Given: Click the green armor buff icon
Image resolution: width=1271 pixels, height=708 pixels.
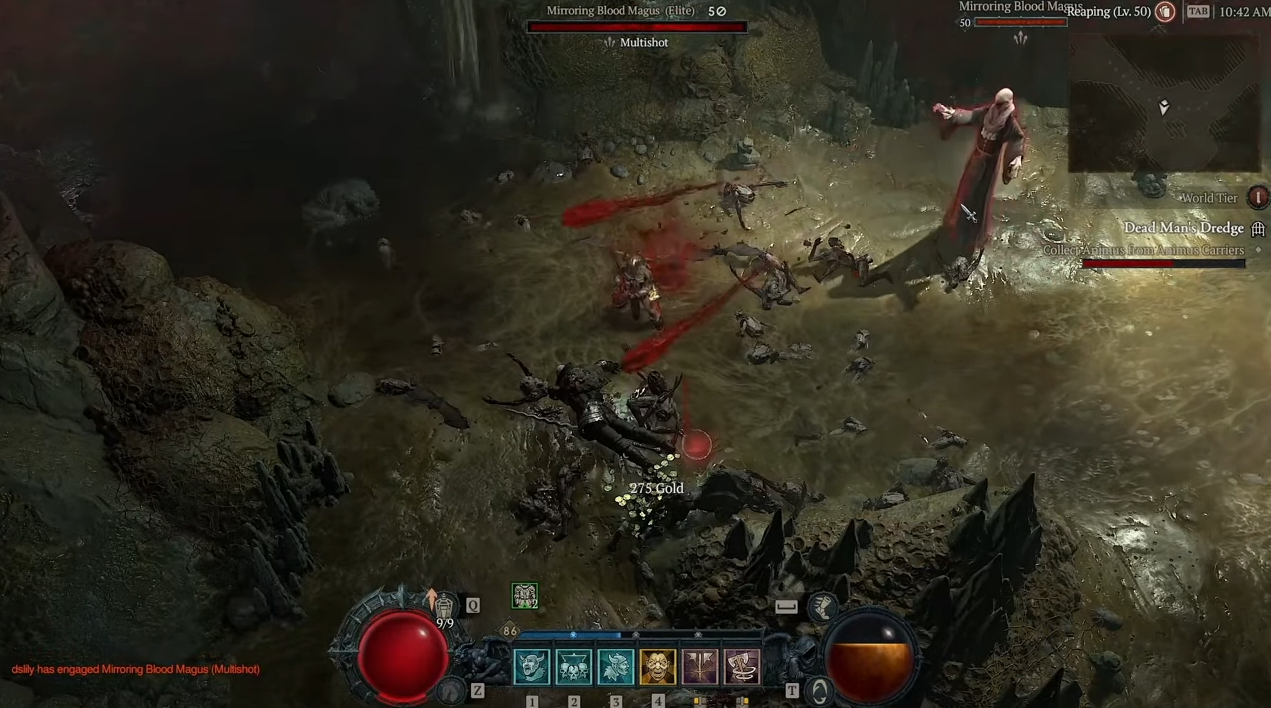Looking at the screenshot, I should point(525,596).
